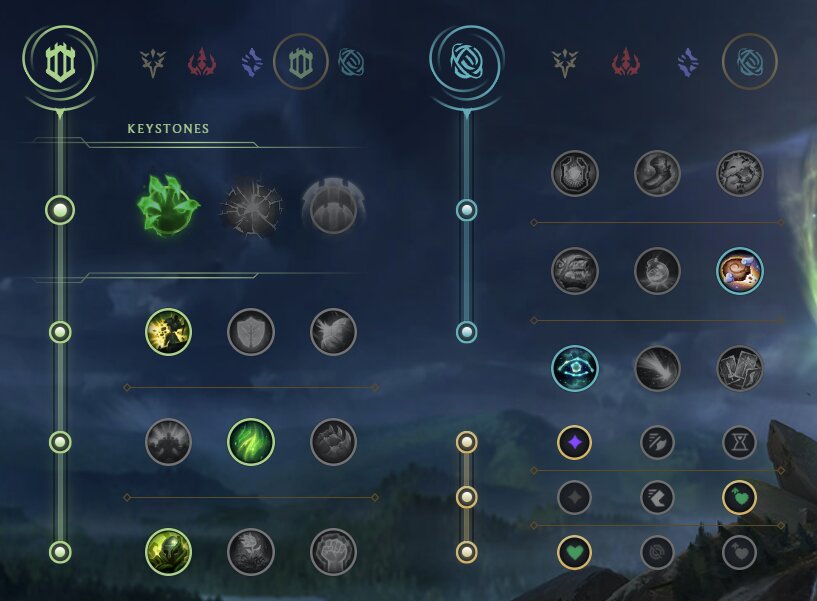Select the green Second Wind rune
Image resolution: width=817 pixels, height=601 pixels.
[251, 442]
